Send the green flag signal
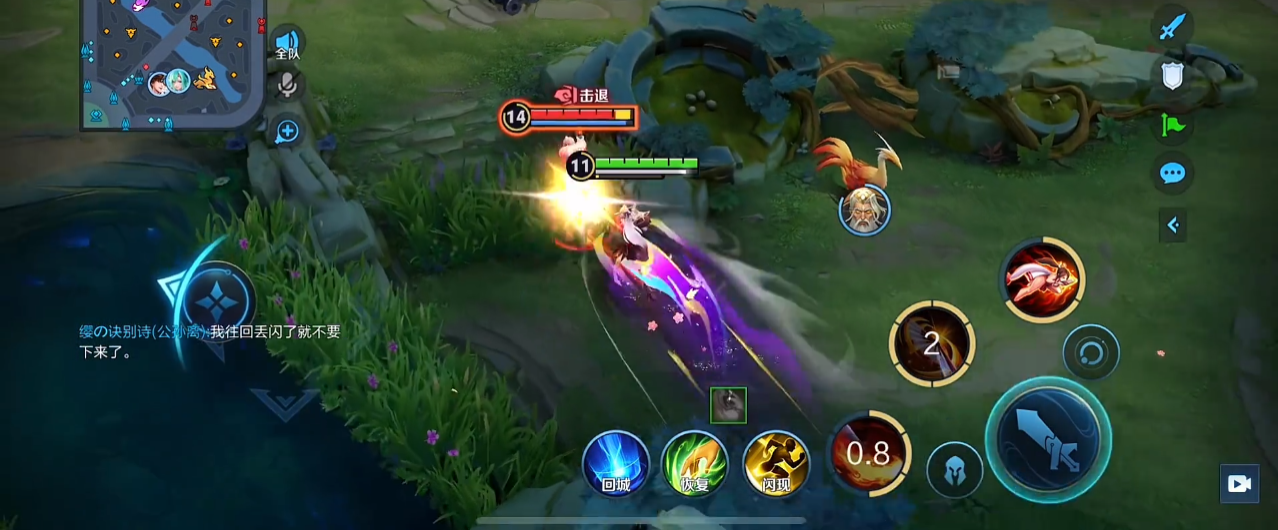This screenshot has height=530, width=1278. click(x=1172, y=125)
